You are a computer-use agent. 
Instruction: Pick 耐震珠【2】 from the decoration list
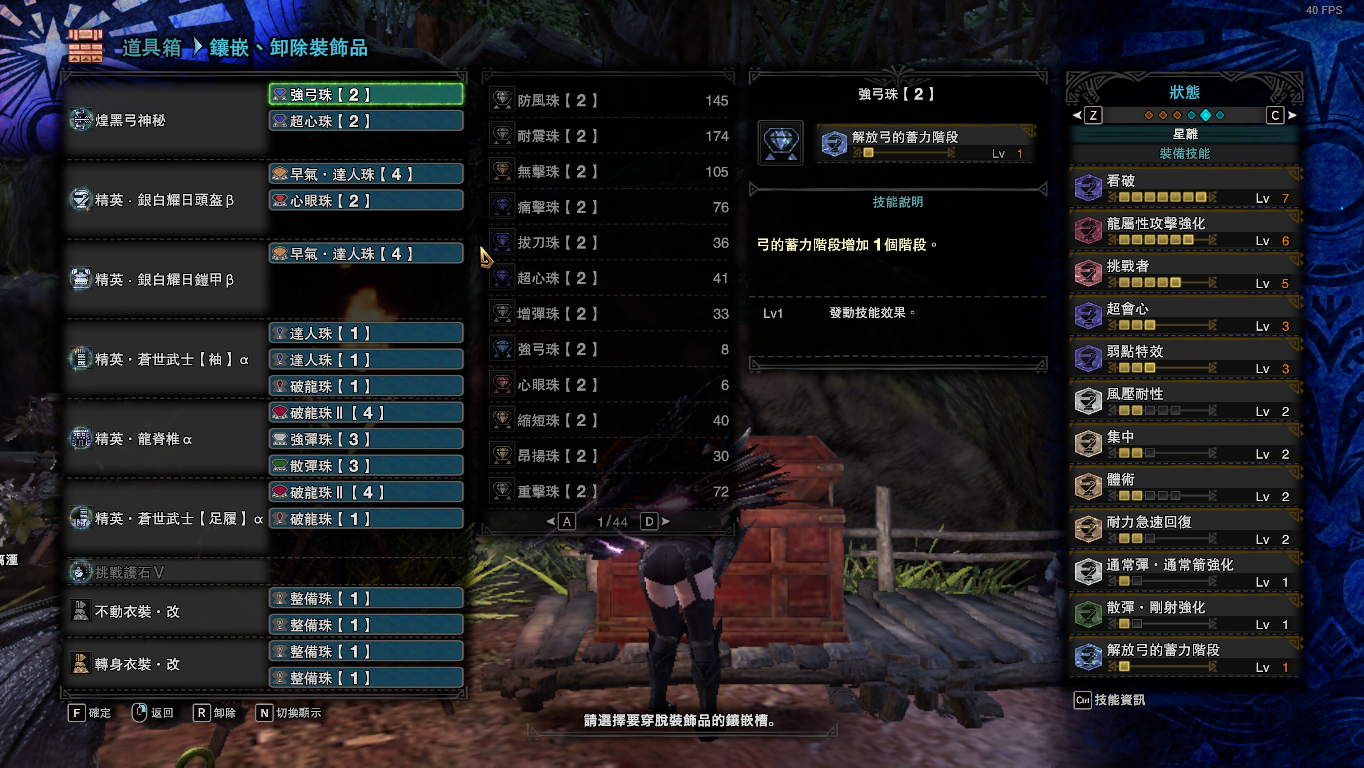[610, 136]
